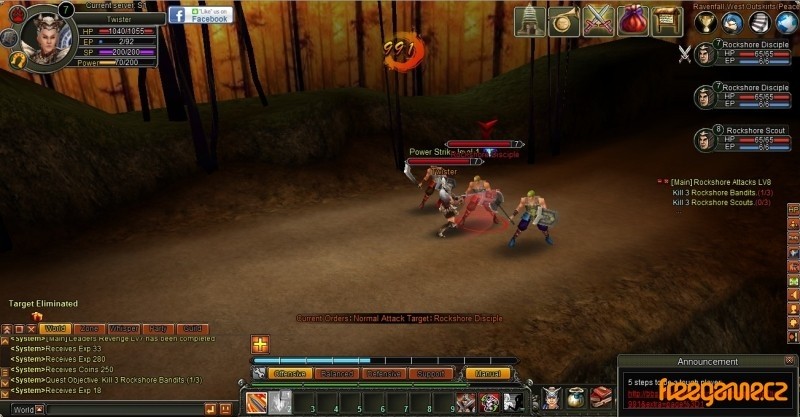Screen dimensions: 800x417
Task: Select the golden horn icon
Action: point(564,20)
